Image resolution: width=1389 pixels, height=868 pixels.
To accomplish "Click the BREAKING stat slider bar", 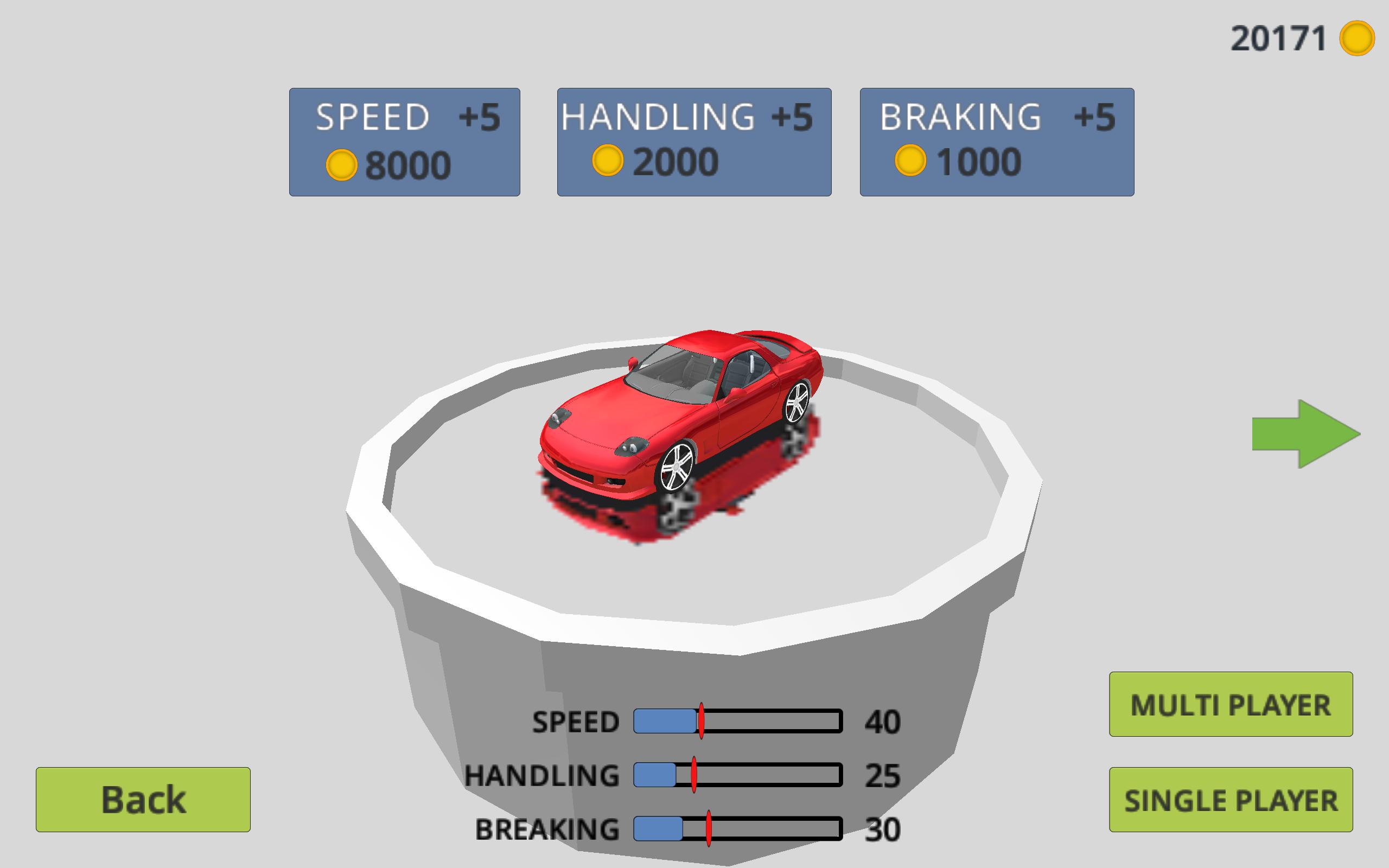I will [x=736, y=828].
